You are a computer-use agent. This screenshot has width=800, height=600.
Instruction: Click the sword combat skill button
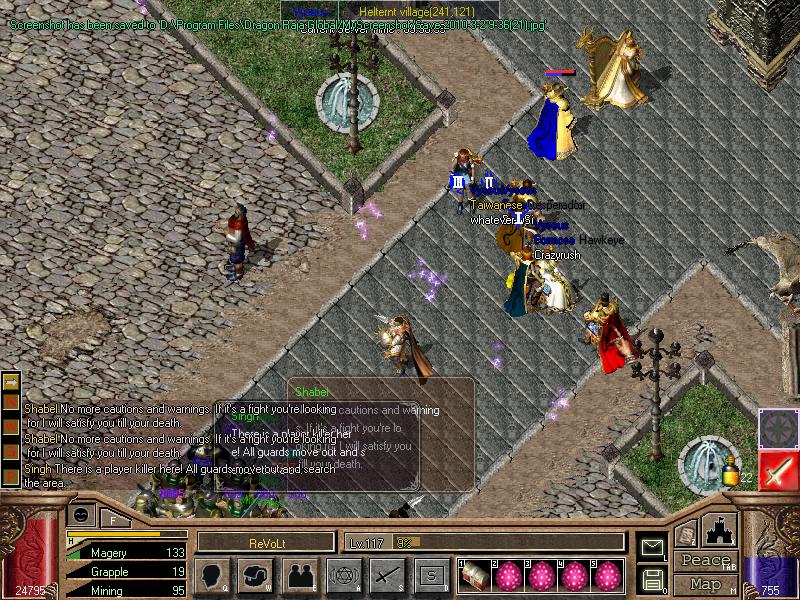(x=387, y=575)
